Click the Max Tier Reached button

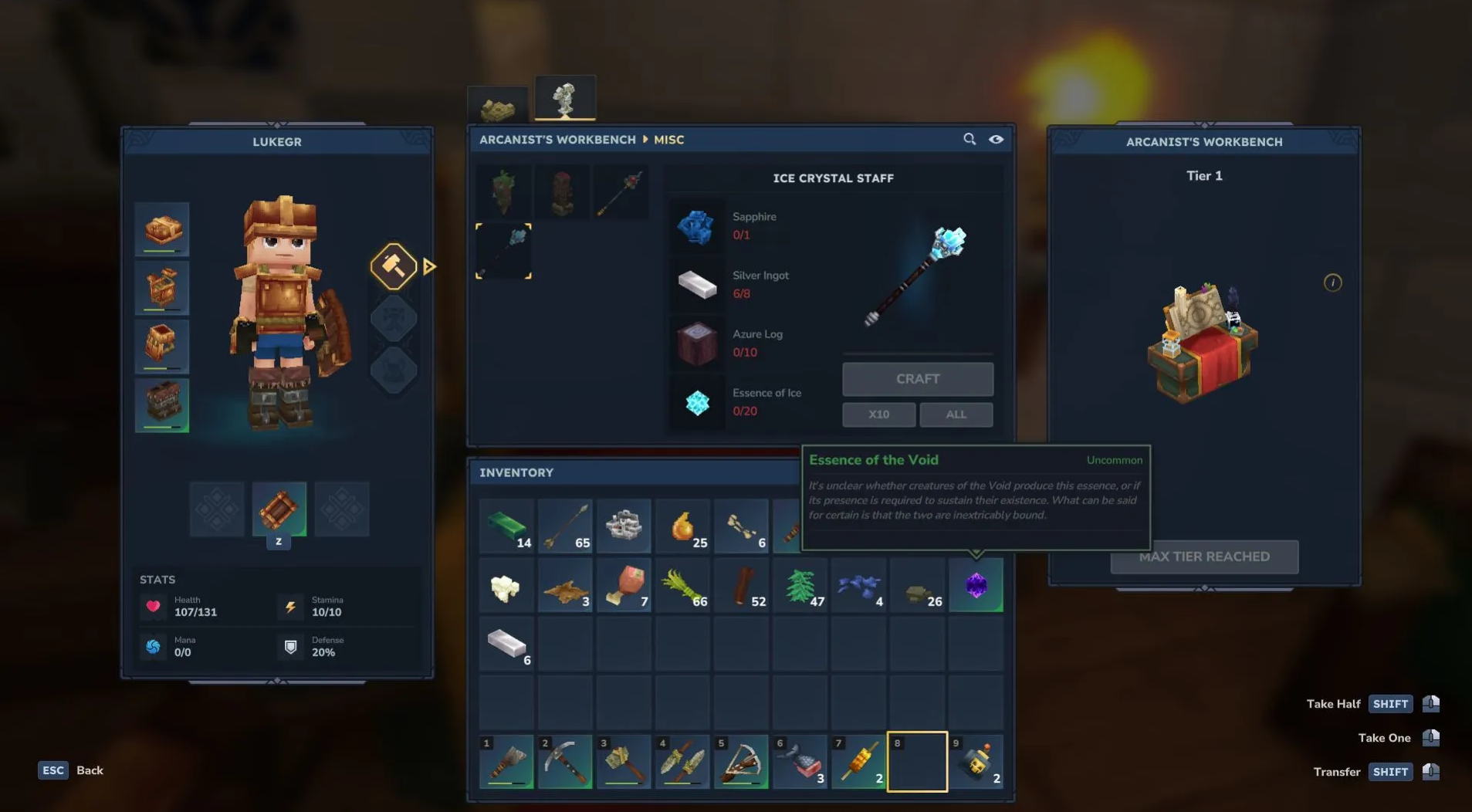[1204, 557]
